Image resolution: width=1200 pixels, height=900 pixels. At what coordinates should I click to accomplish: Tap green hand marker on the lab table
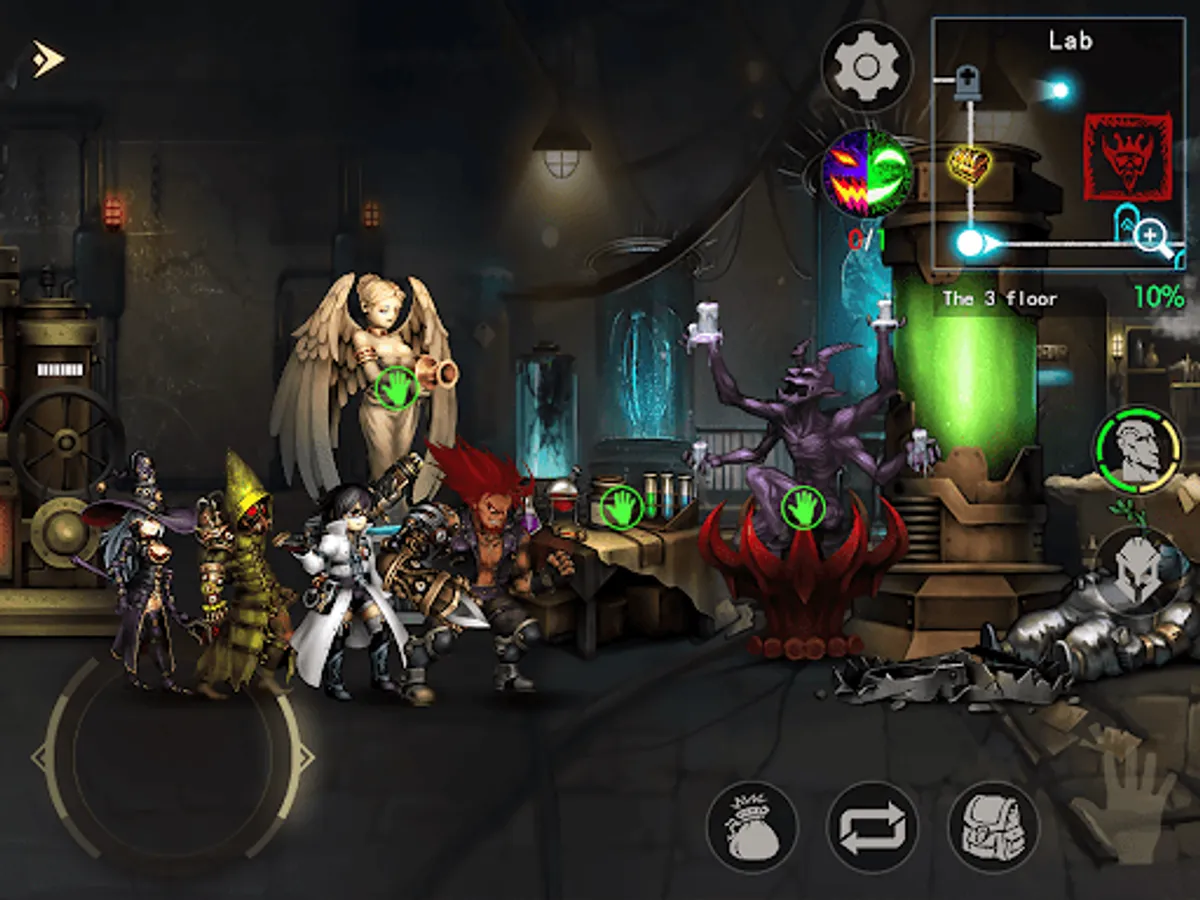621,506
